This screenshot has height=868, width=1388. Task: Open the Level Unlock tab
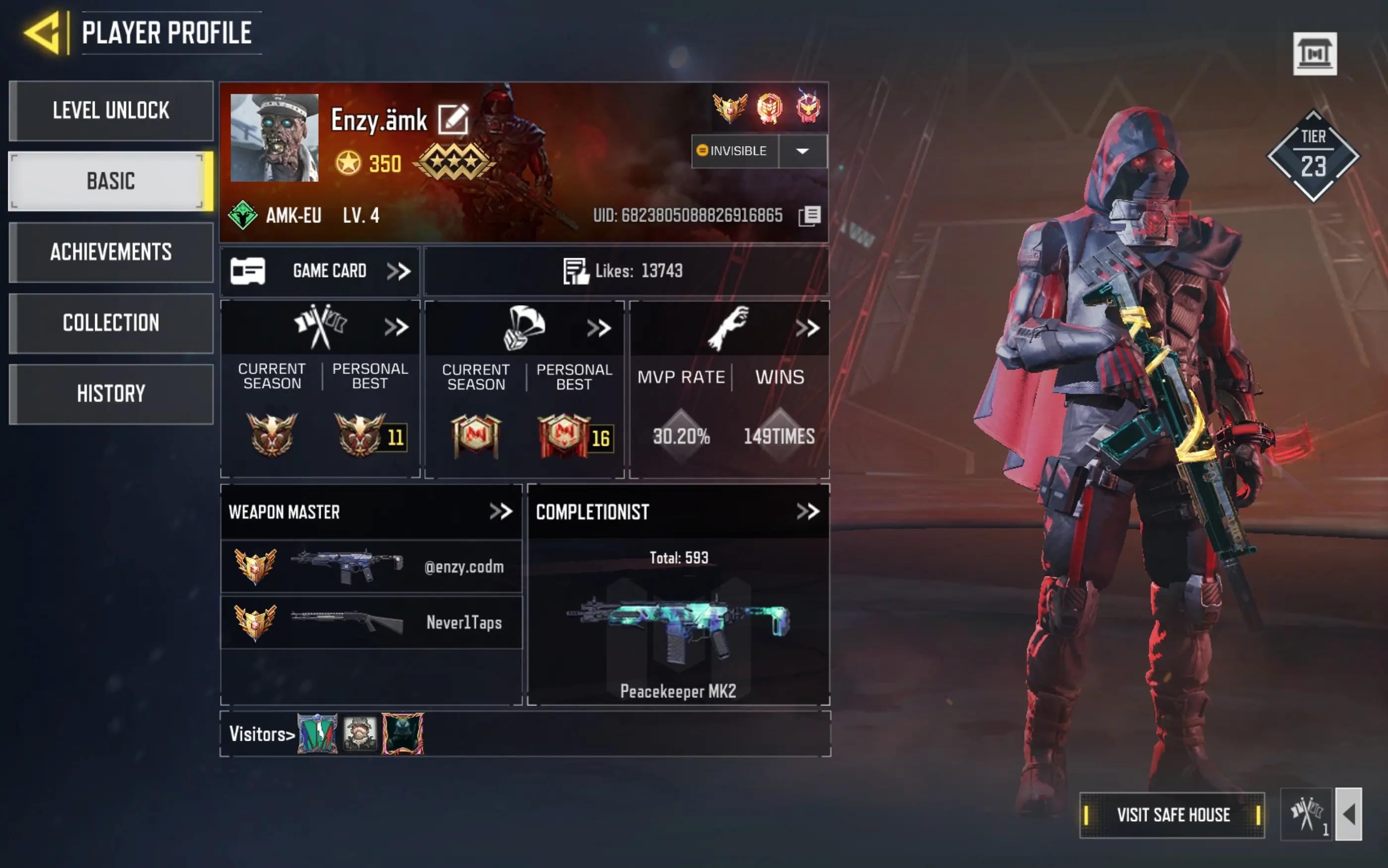tap(111, 110)
